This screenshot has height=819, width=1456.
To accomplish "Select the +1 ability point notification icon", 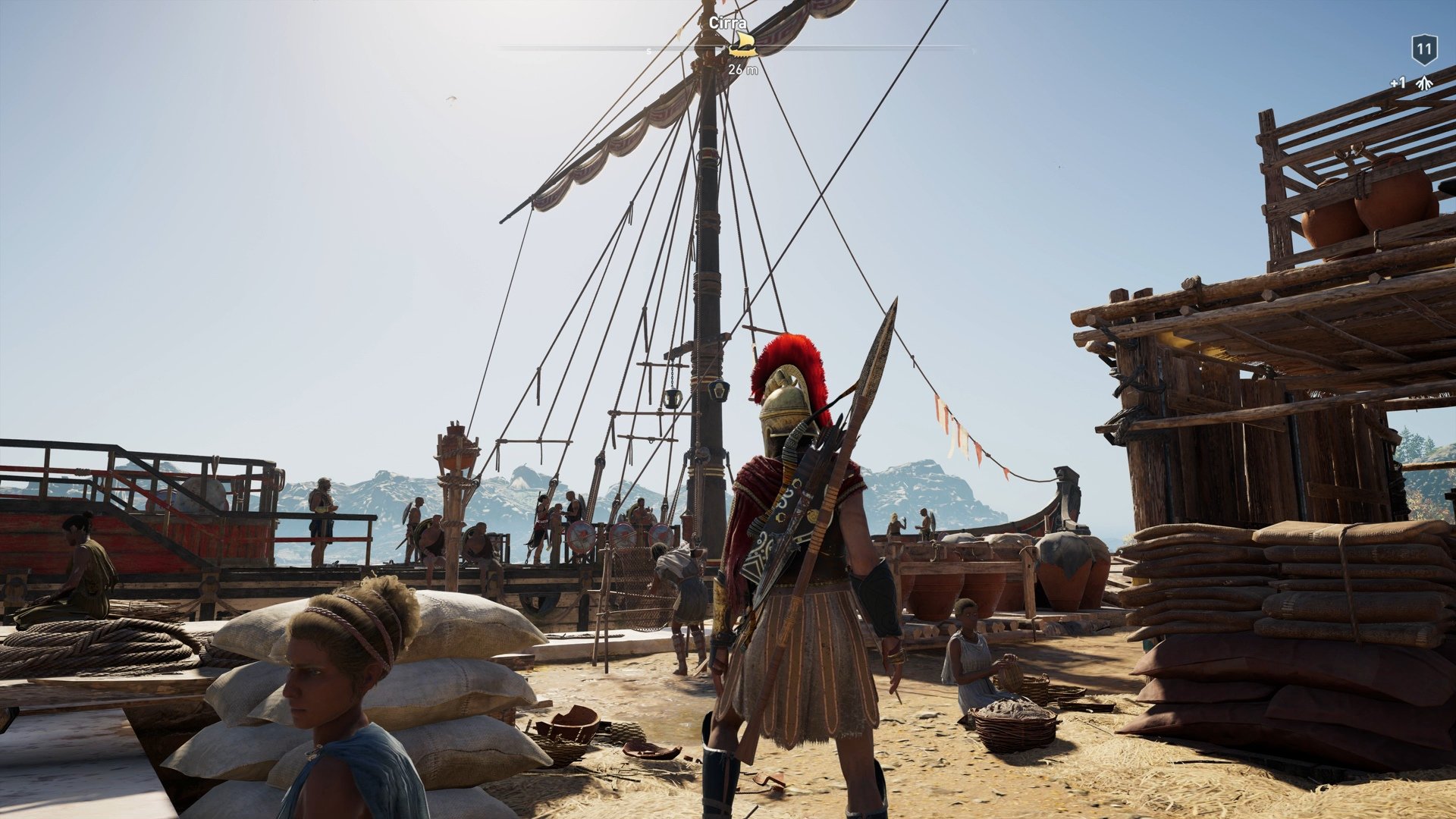I will [1398, 83].
